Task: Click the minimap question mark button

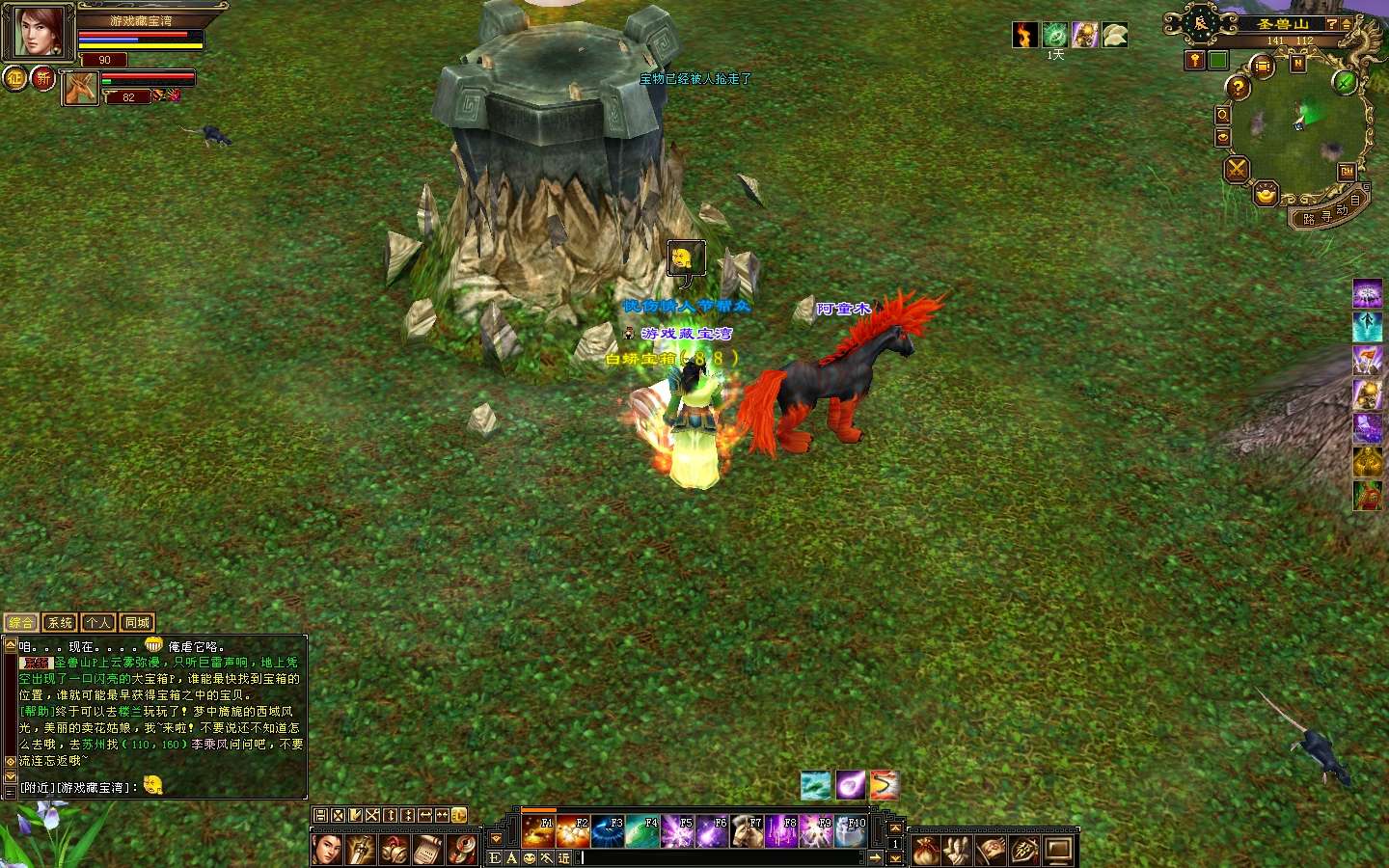Action: point(1238,88)
